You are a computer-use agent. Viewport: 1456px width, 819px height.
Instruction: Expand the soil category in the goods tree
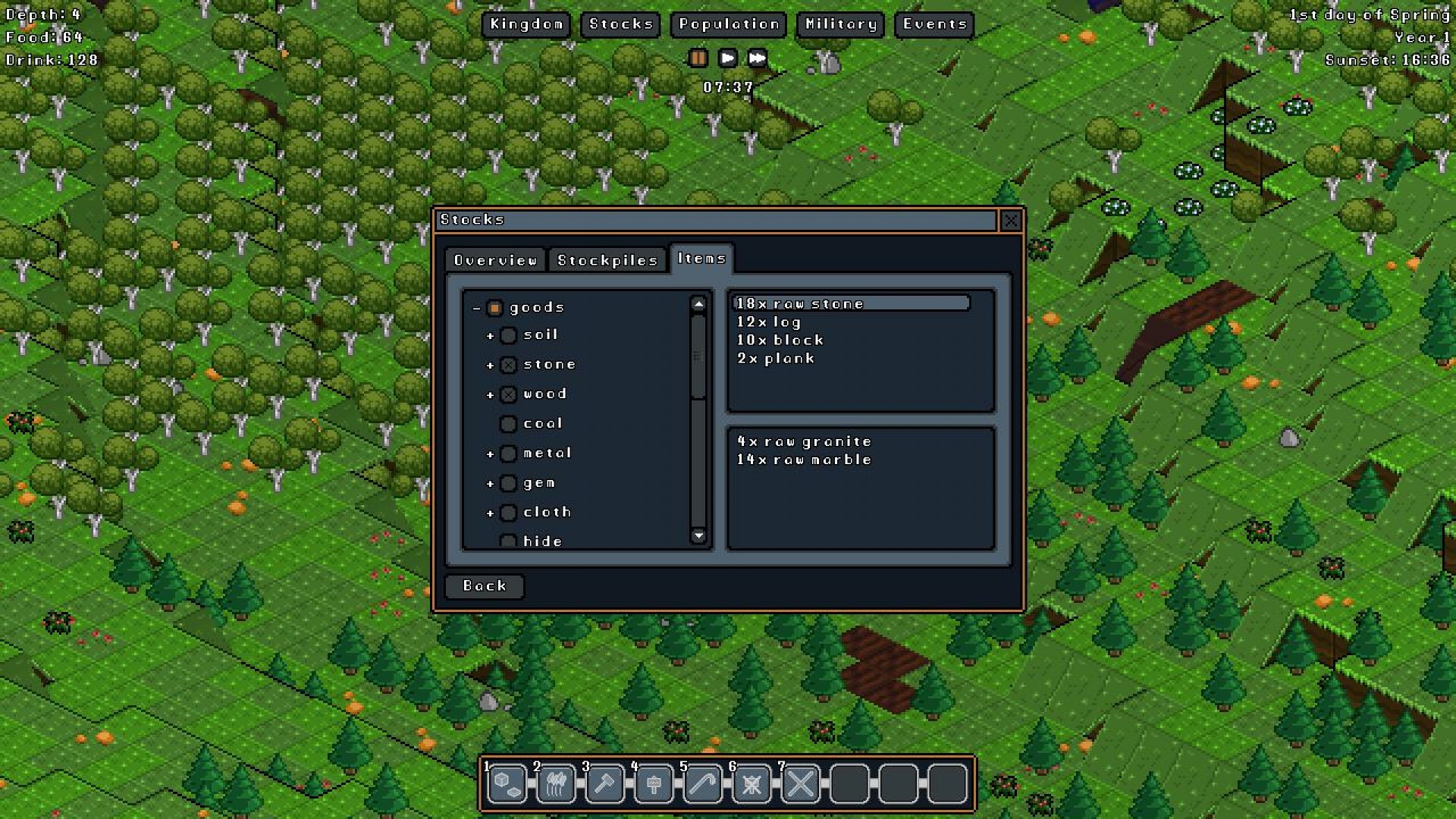[x=491, y=335]
